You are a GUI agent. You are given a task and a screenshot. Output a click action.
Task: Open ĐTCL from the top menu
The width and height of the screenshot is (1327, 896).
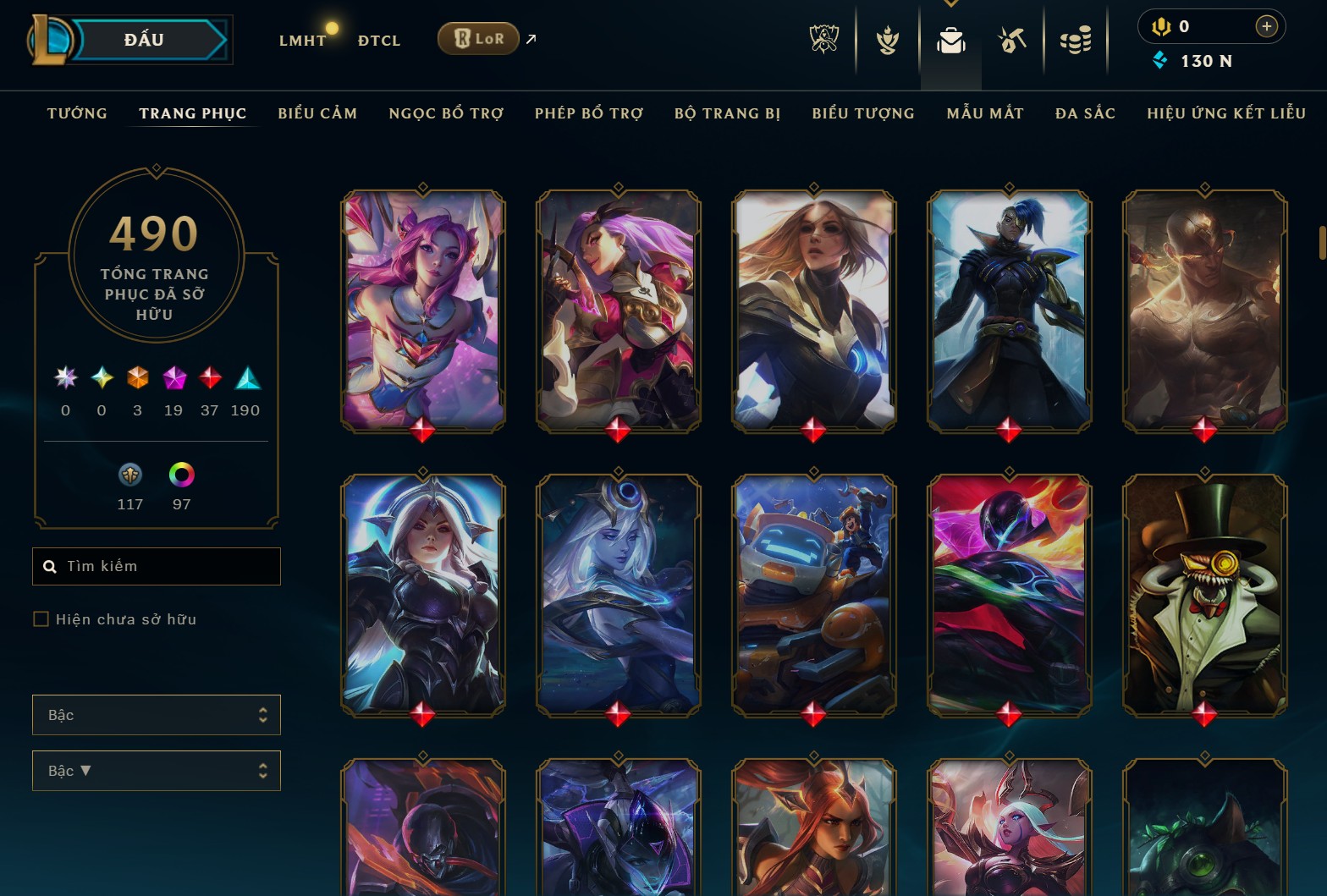click(378, 40)
